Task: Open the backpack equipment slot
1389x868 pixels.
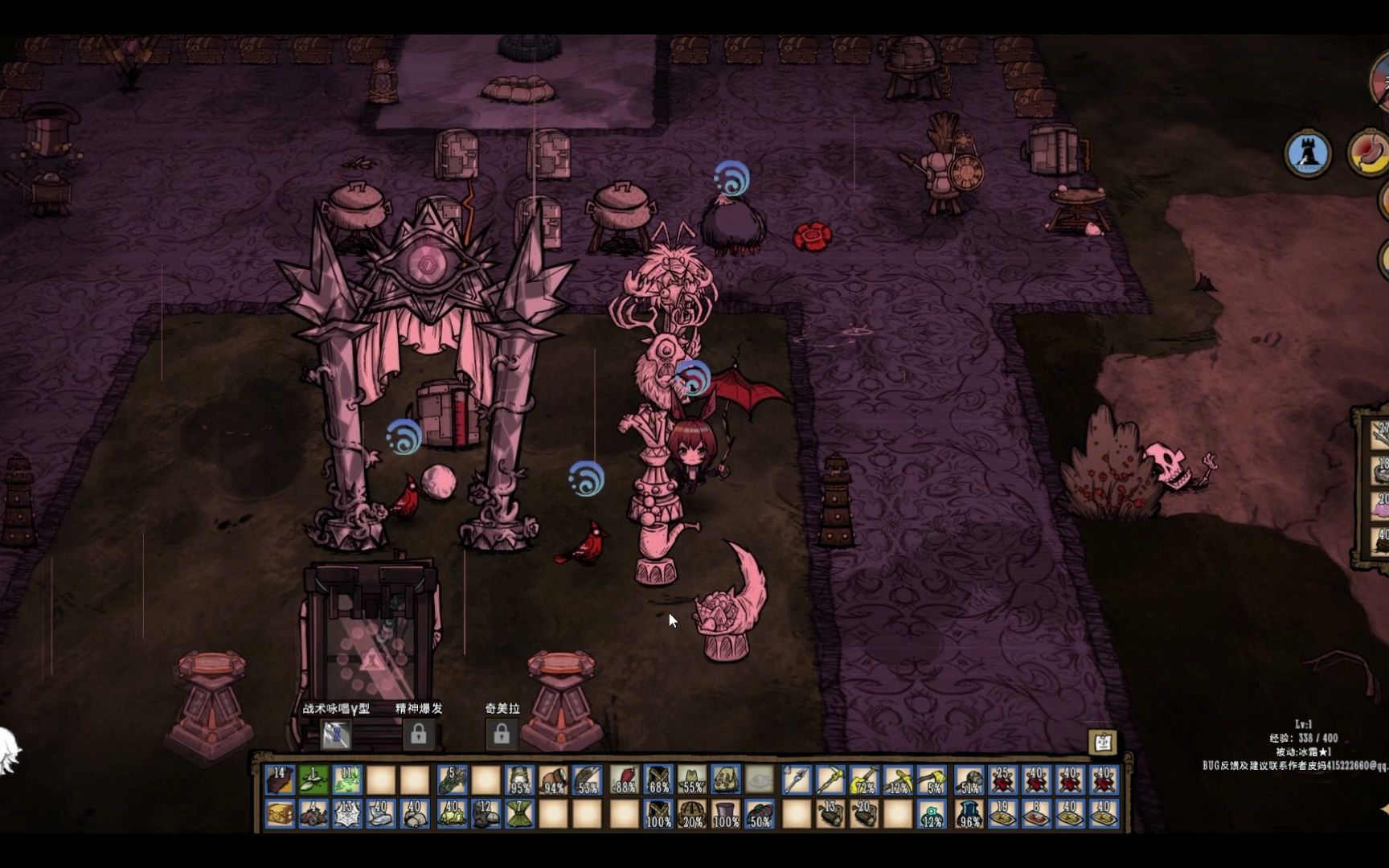Action: 726,780
